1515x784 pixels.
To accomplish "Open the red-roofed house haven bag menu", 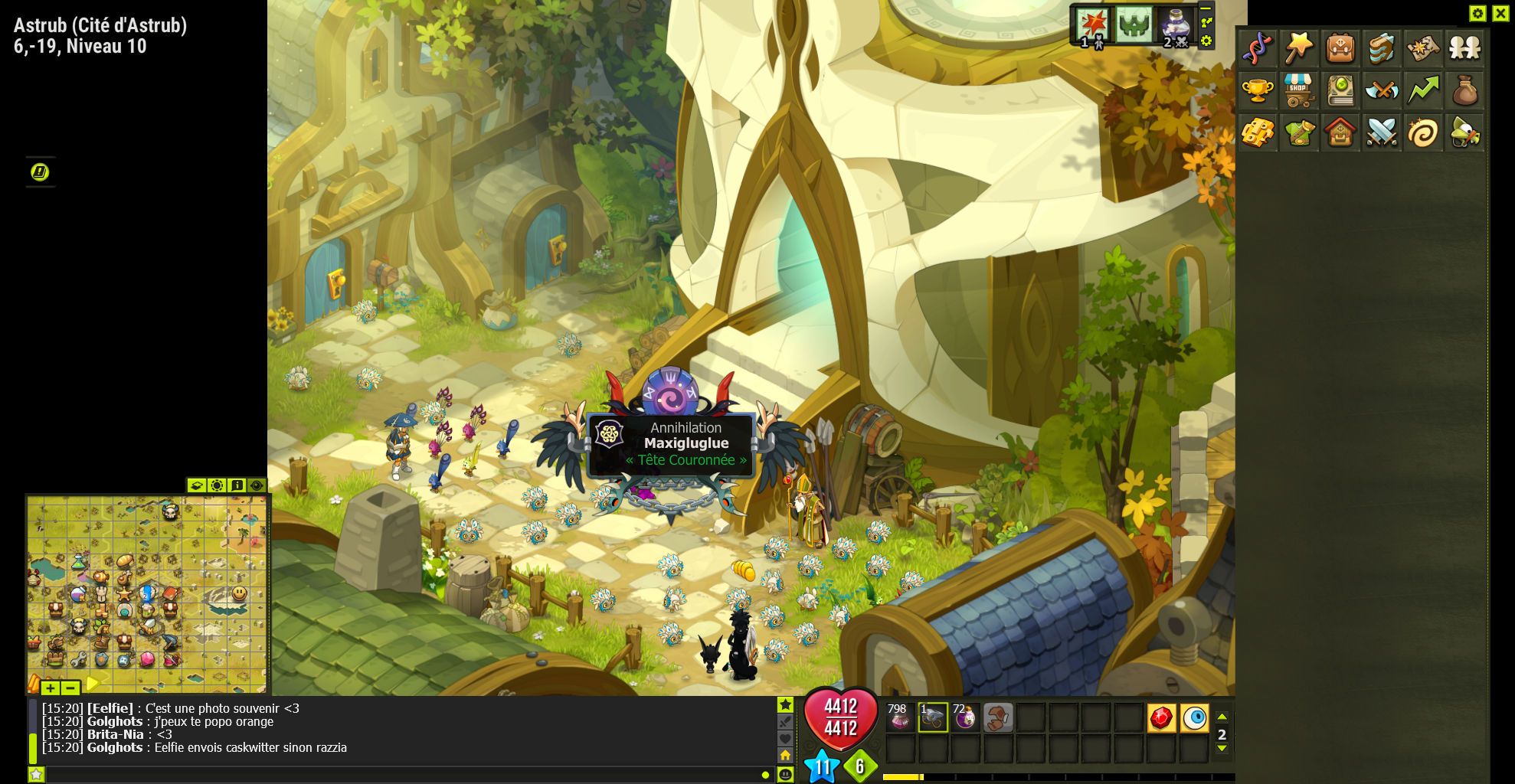I will tap(1340, 133).
